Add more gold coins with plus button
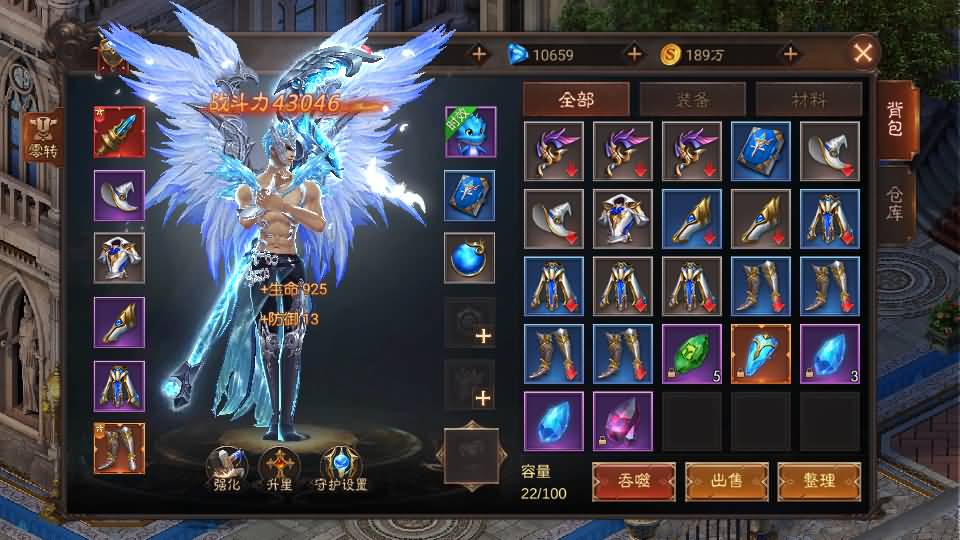The width and height of the screenshot is (960, 540). pyautogui.click(x=790, y=54)
